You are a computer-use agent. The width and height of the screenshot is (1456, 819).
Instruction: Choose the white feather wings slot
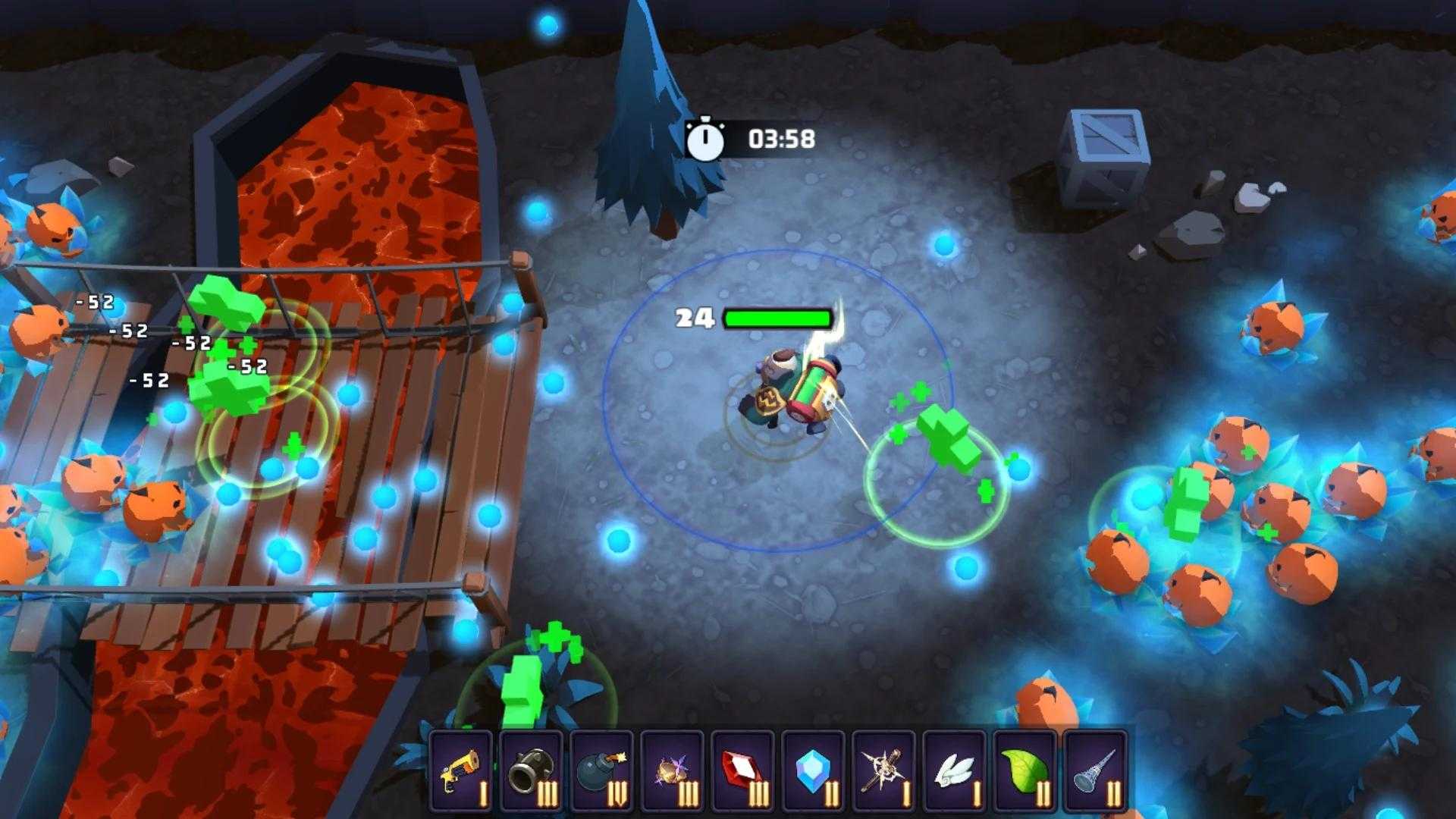pyautogui.click(x=955, y=771)
